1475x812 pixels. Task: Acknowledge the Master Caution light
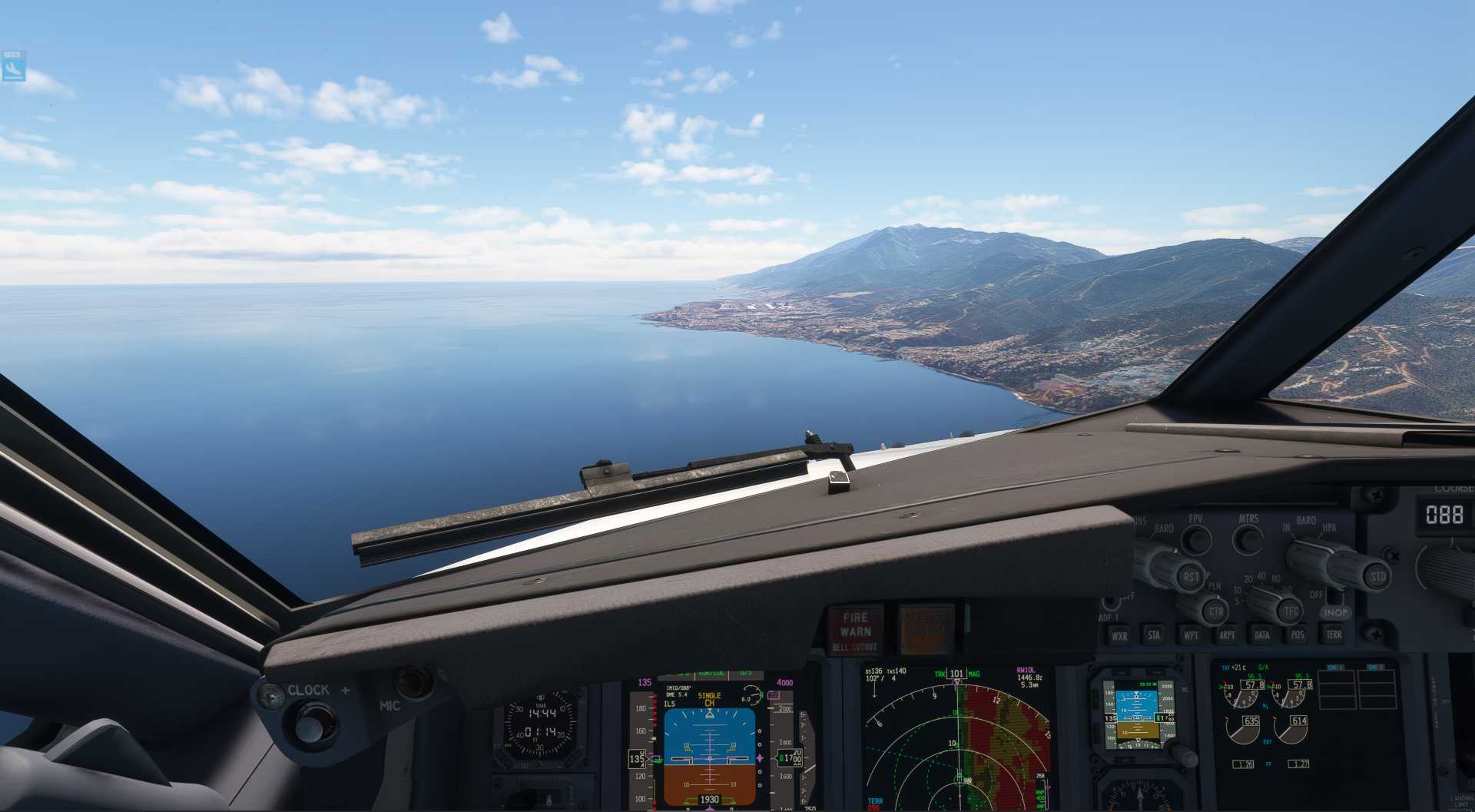coord(926,628)
